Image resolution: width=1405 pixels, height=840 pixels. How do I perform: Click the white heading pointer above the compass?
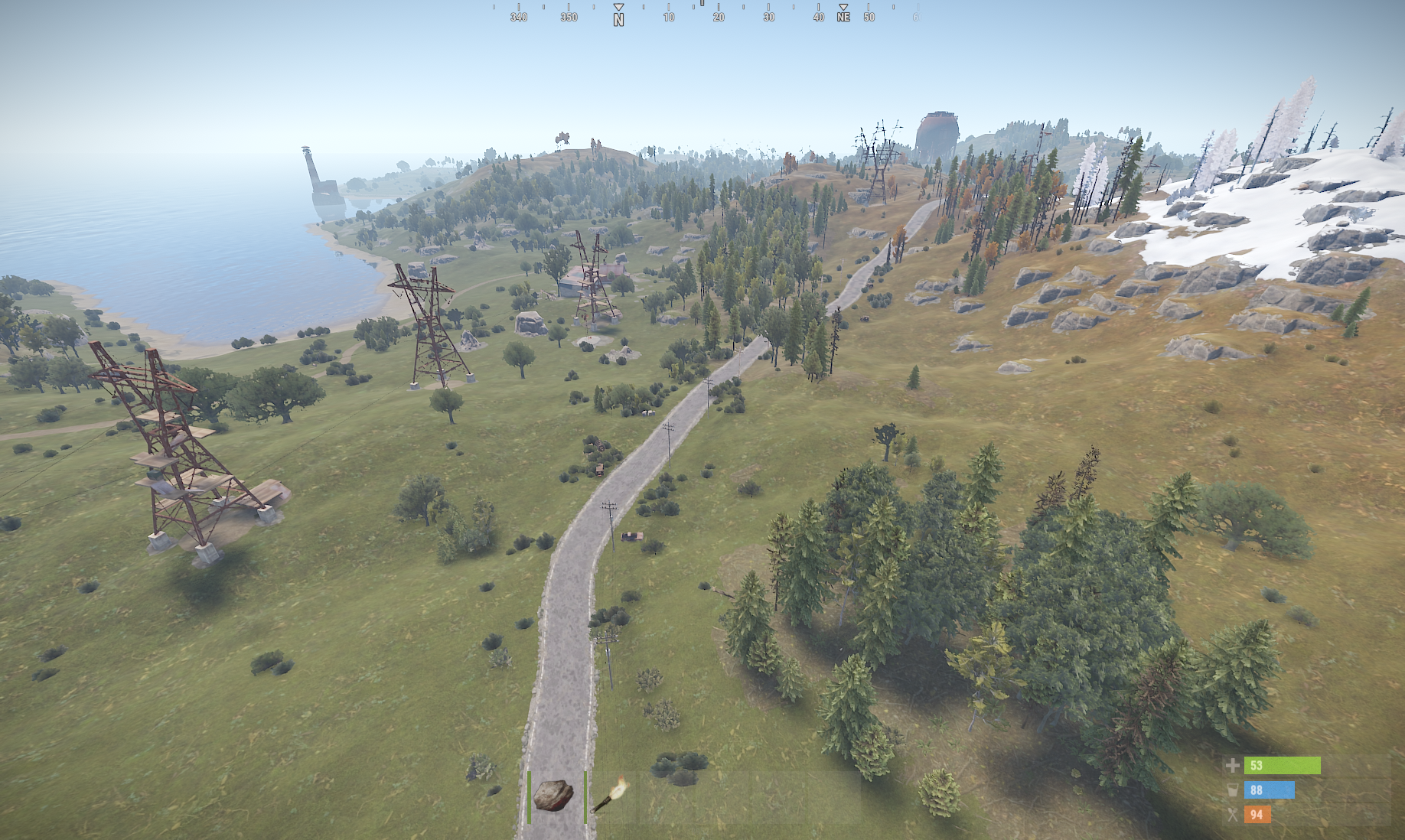point(701,6)
